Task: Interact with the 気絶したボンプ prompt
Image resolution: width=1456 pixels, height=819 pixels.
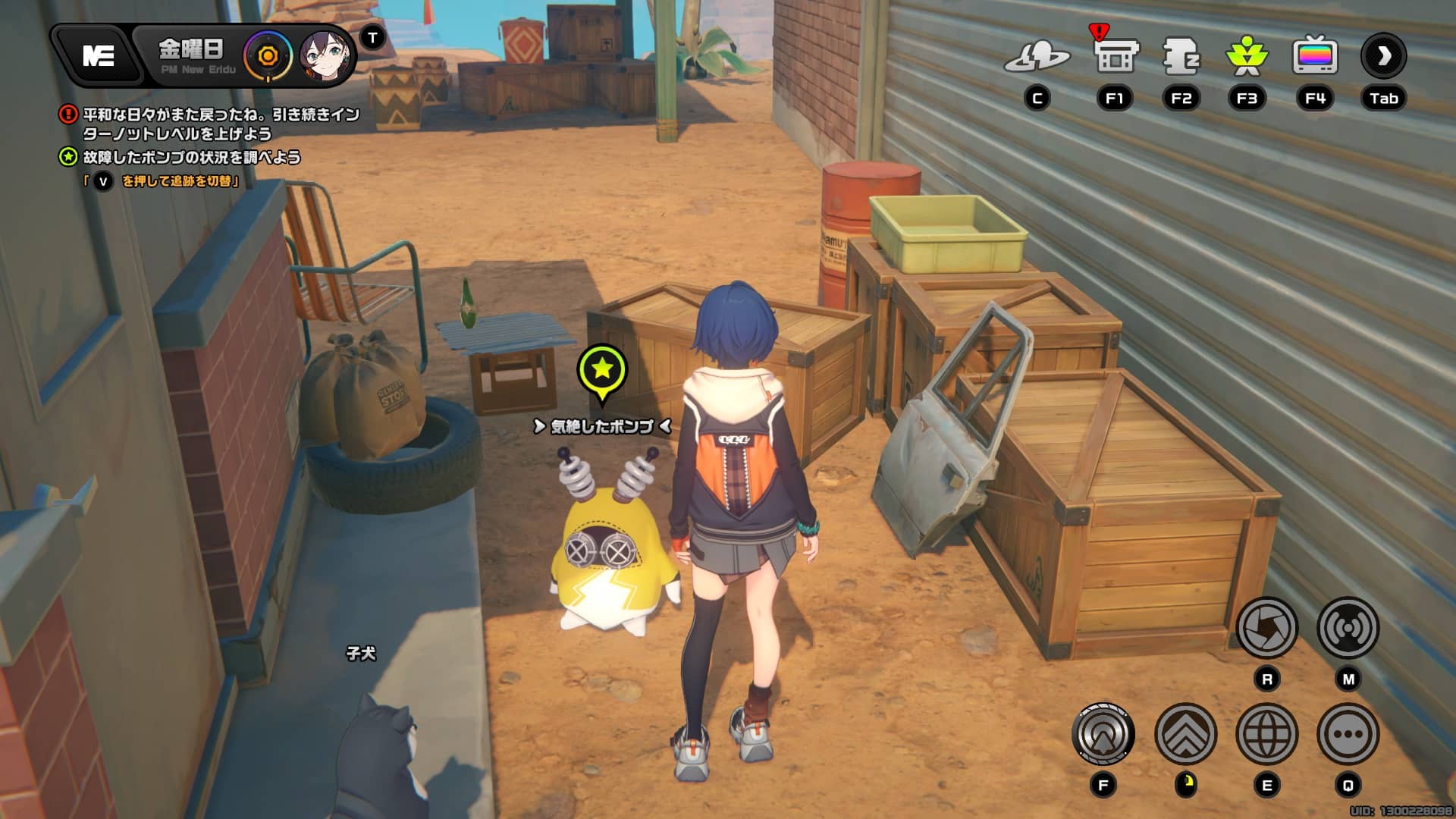Action: click(601, 427)
